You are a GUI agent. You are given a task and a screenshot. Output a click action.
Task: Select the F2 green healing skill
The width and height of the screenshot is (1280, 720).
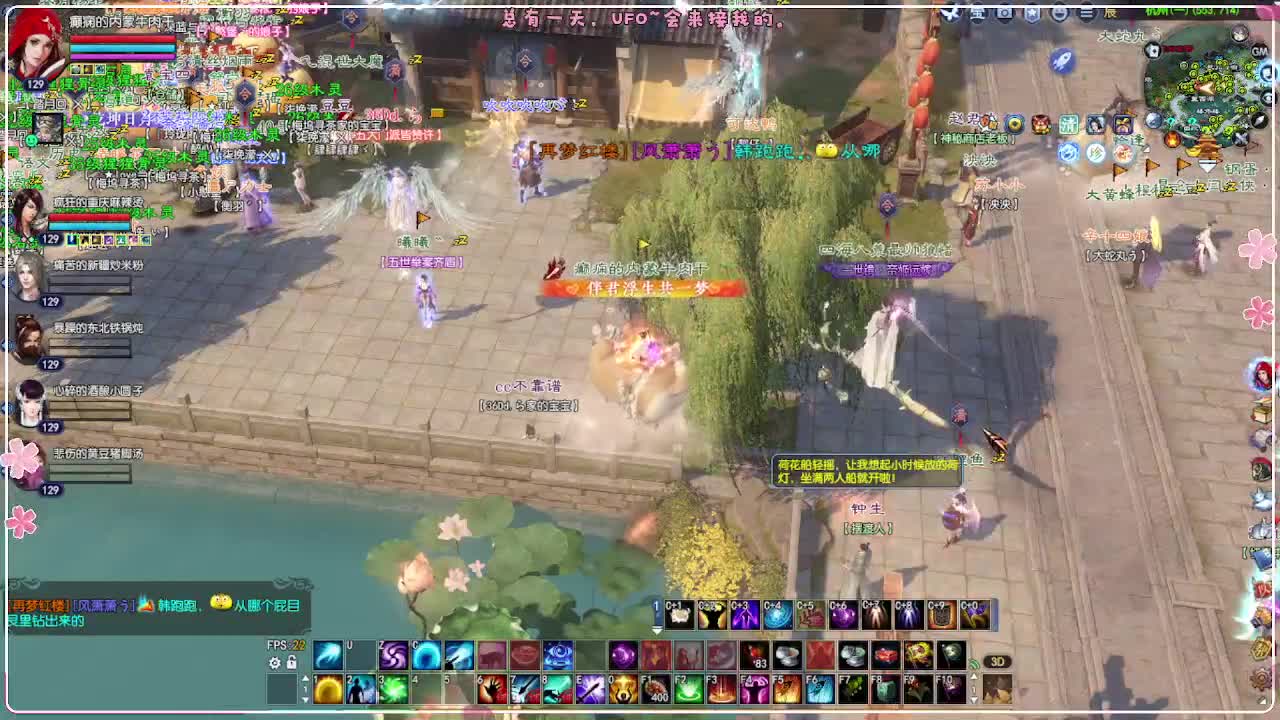click(687, 688)
